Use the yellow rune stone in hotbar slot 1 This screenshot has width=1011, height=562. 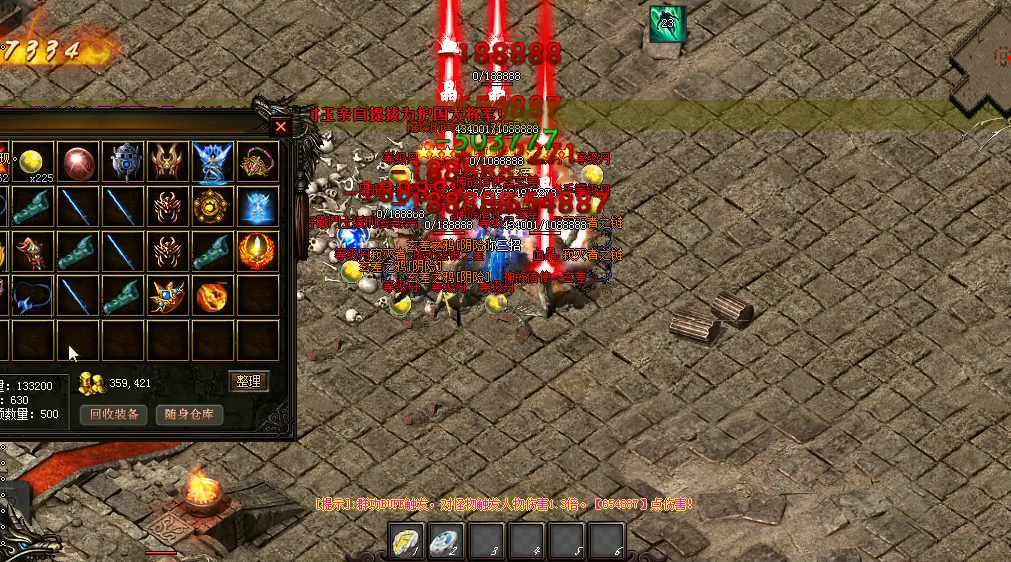(405, 541)
